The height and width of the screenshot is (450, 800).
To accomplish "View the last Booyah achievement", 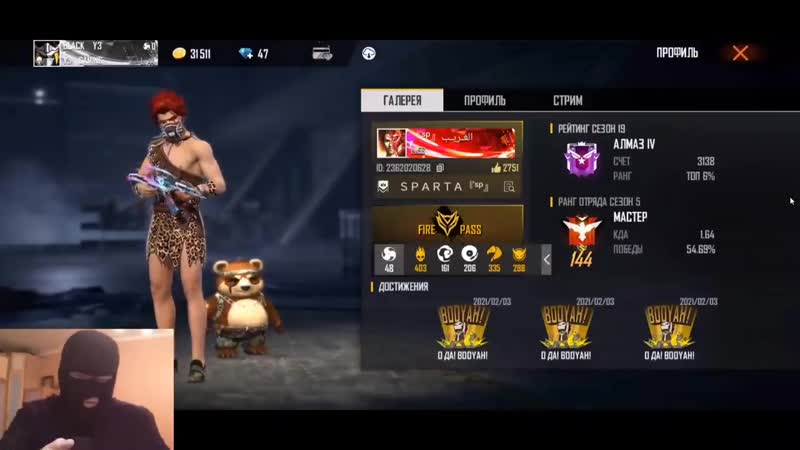I will coord(670,328).
